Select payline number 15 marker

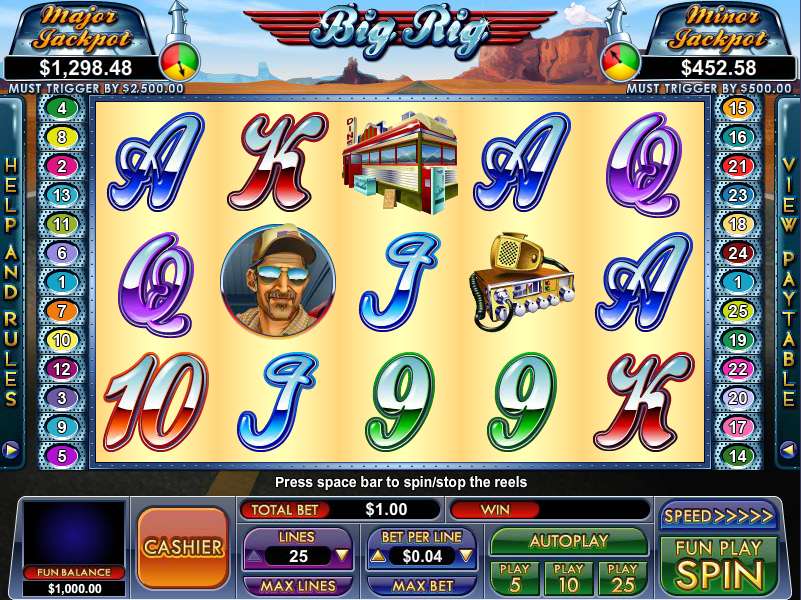(738, 108)
